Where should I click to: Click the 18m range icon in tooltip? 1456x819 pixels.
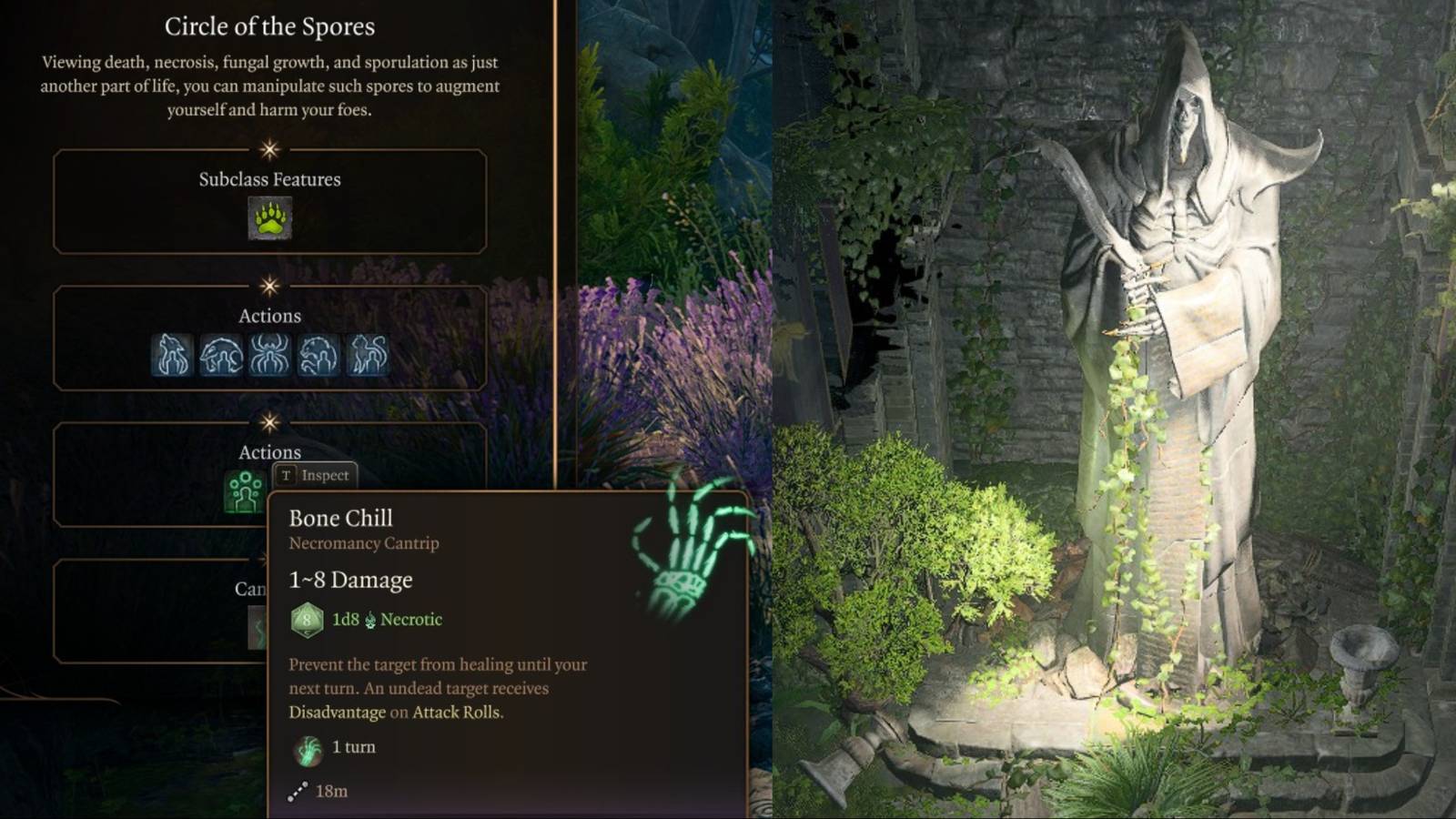click(x=298, y=790)
